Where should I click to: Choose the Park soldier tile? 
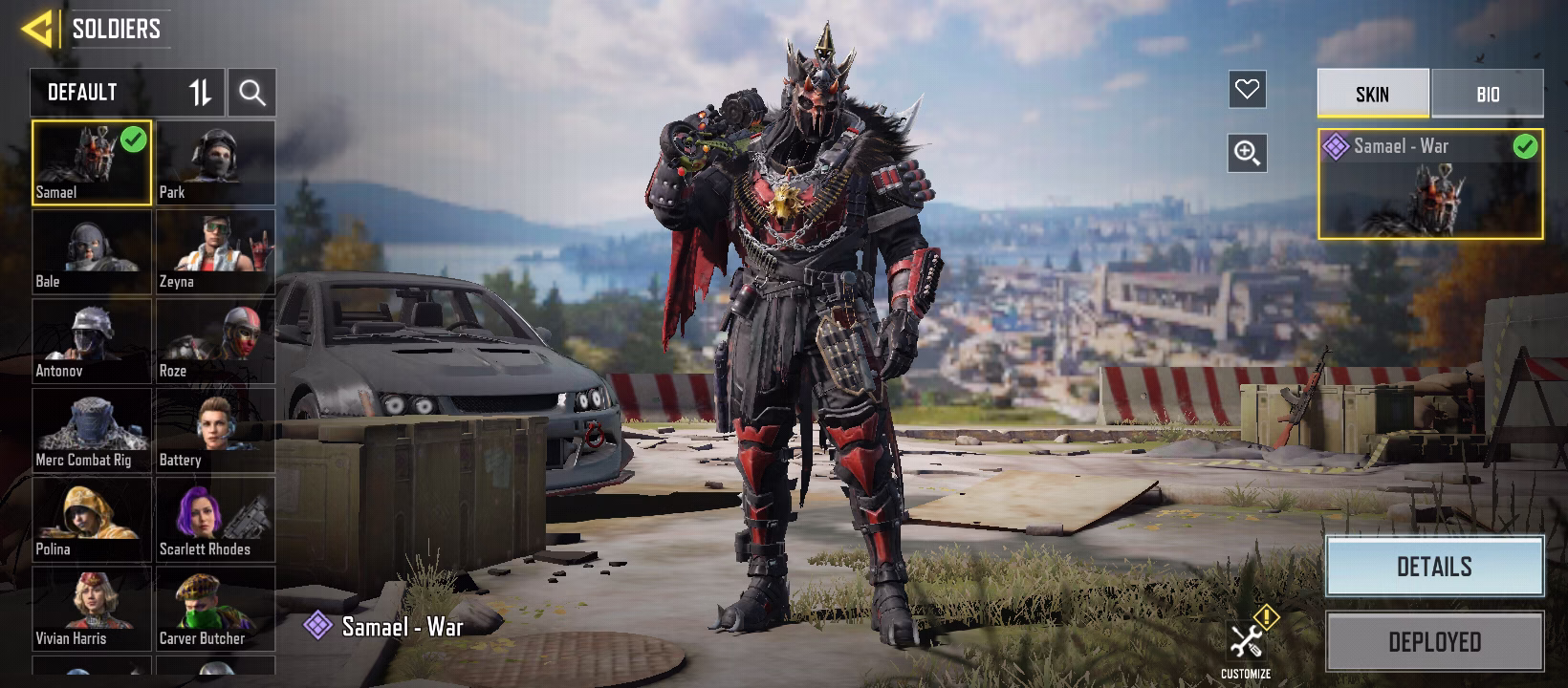click(215, 162)
